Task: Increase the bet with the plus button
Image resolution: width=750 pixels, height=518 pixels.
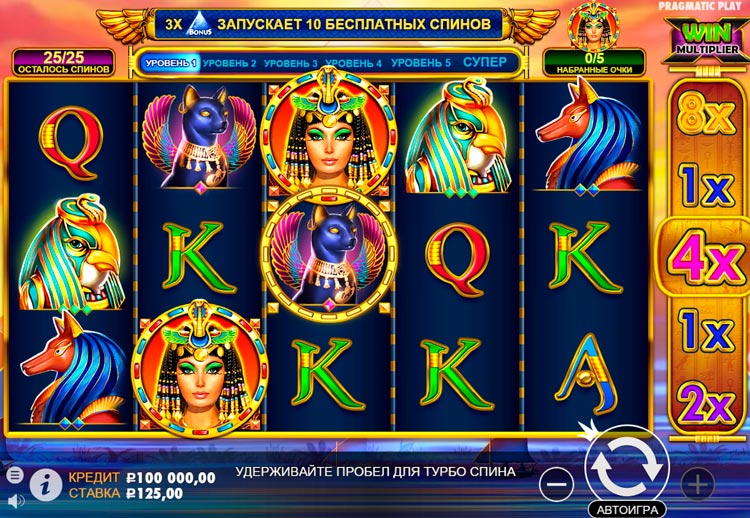Action: 697,484
